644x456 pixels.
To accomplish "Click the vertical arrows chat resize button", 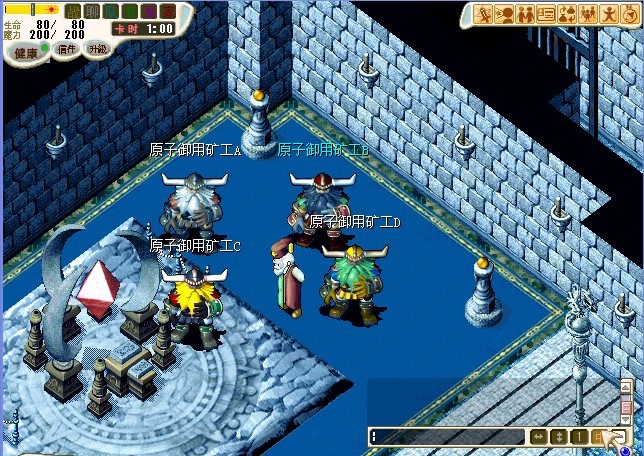I will tap(559, 437).
